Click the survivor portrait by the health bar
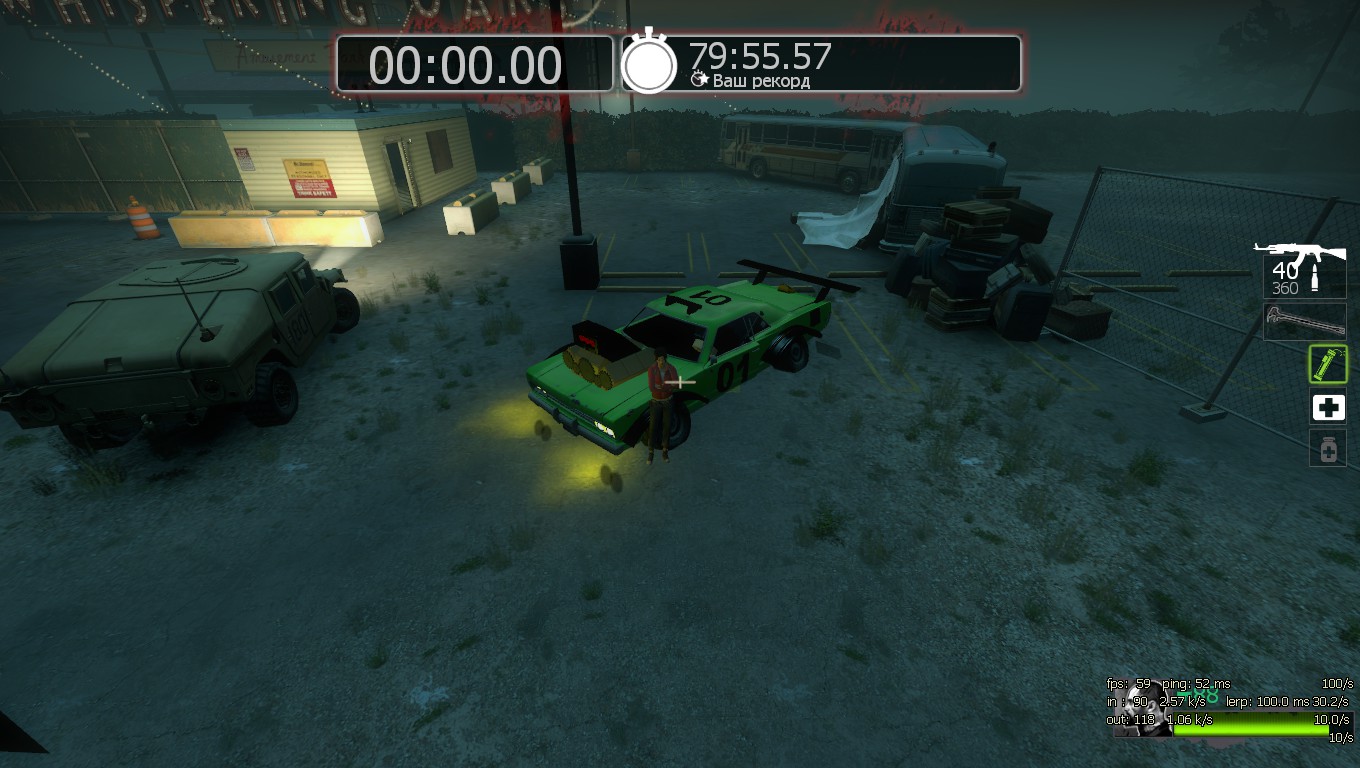The height and width of the screenshot is (768, 1360). click(1143, 710)
